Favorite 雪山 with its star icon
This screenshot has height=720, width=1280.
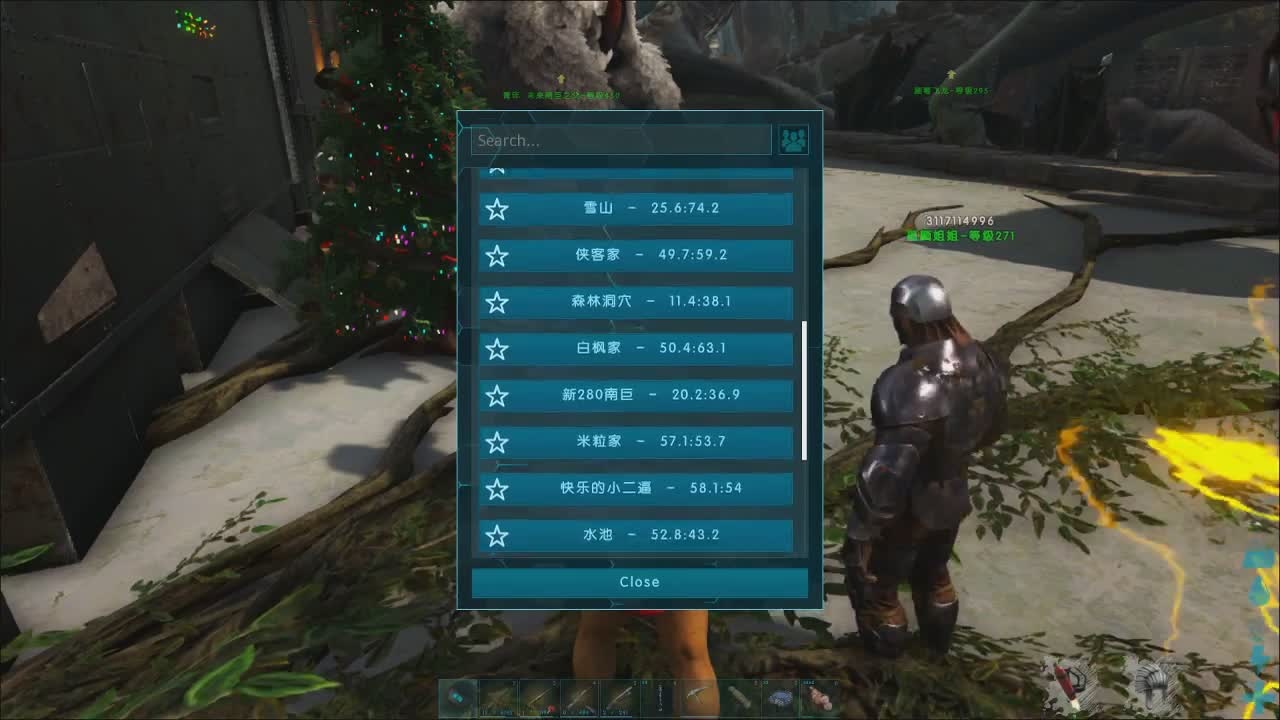click(497, 209)
